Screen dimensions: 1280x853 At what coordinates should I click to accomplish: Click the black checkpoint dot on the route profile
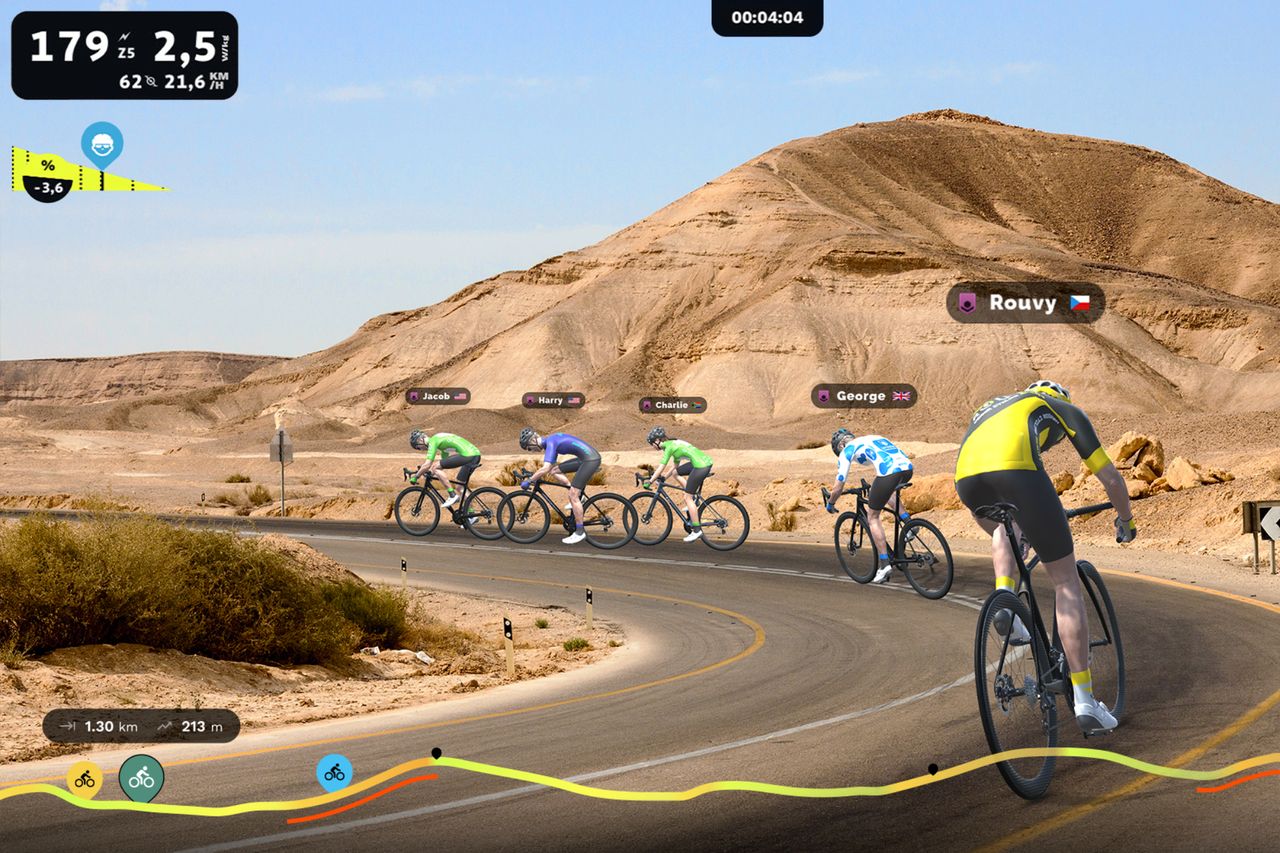click(x=436, y=750)
